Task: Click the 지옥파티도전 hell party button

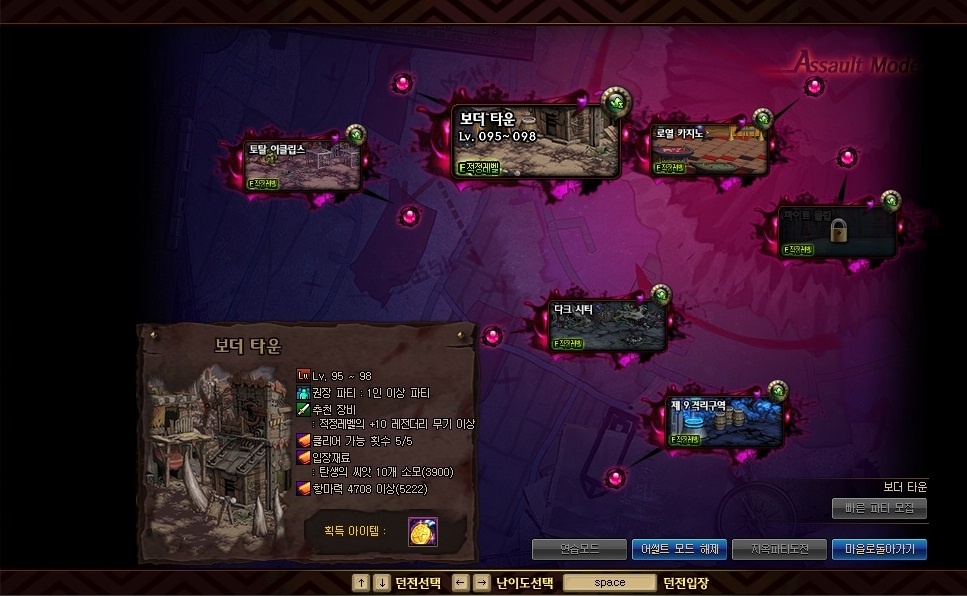Action: click(x=778, y=549)
